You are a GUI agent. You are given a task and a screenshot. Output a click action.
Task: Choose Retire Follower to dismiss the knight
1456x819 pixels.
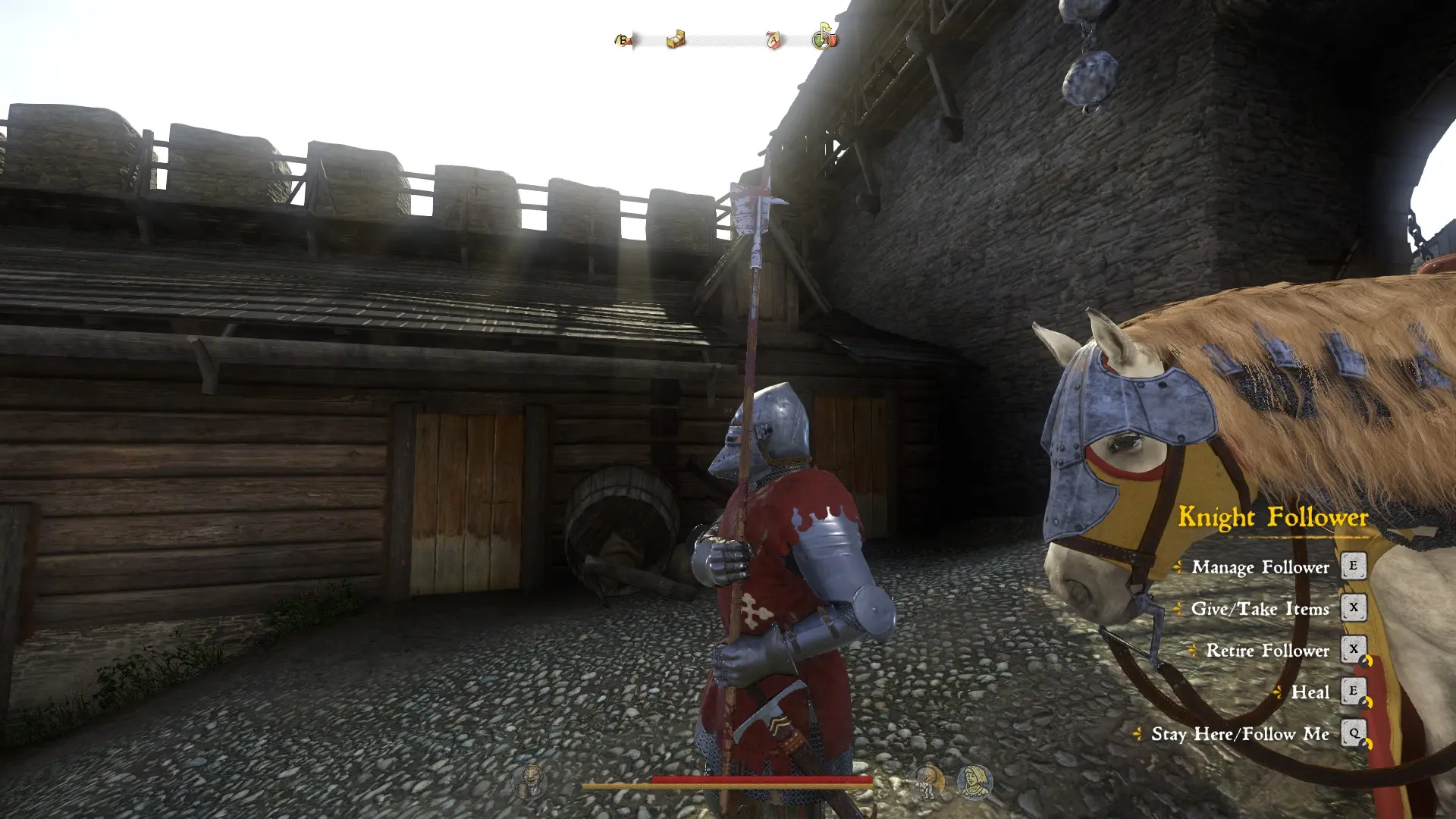click(1266, 651)
